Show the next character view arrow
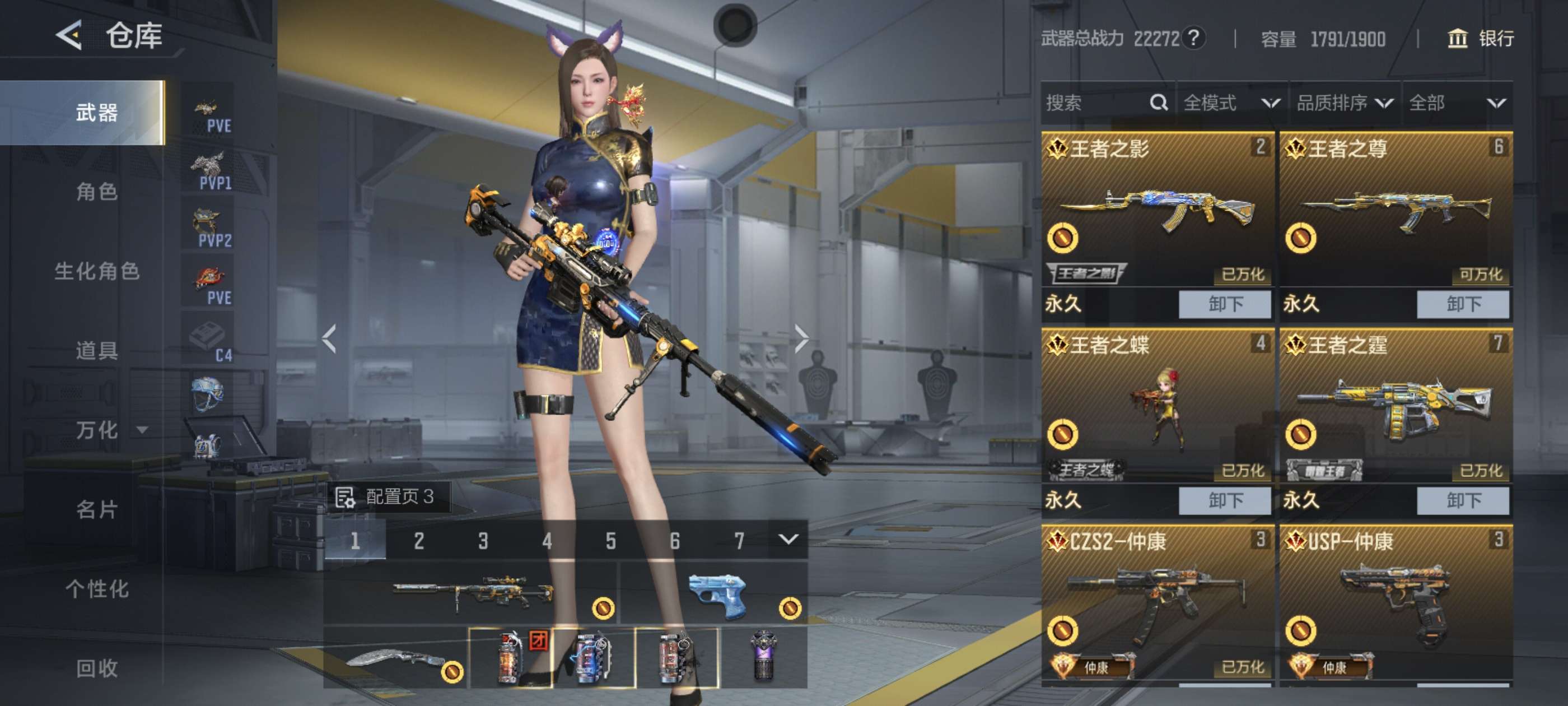The height and width of the screenshot is (706, 1568). (x=801, y=338)
